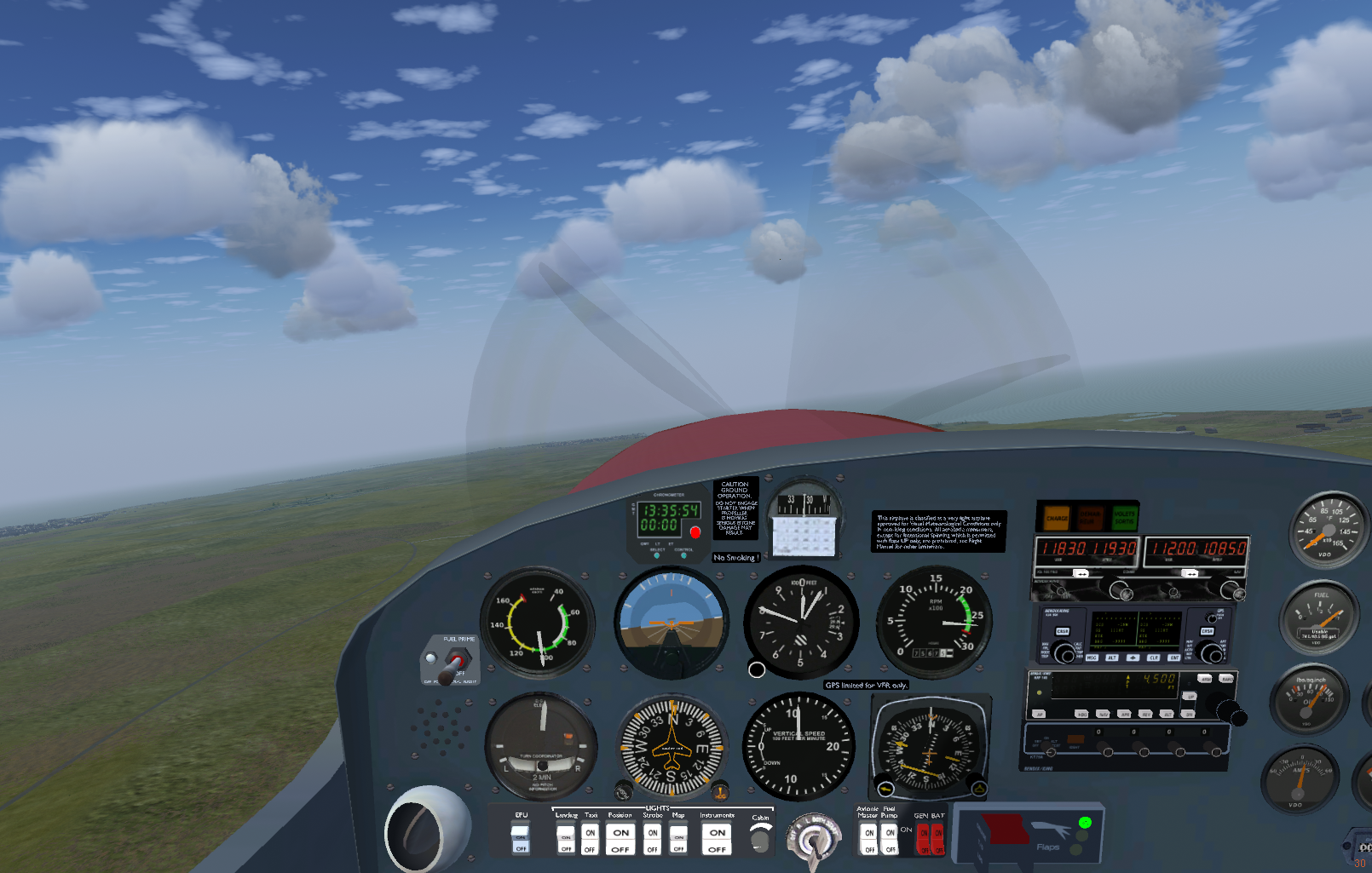Click the Fuel Prime lever
Screen dimensions: 1372x873
click(x=455, y=662)
